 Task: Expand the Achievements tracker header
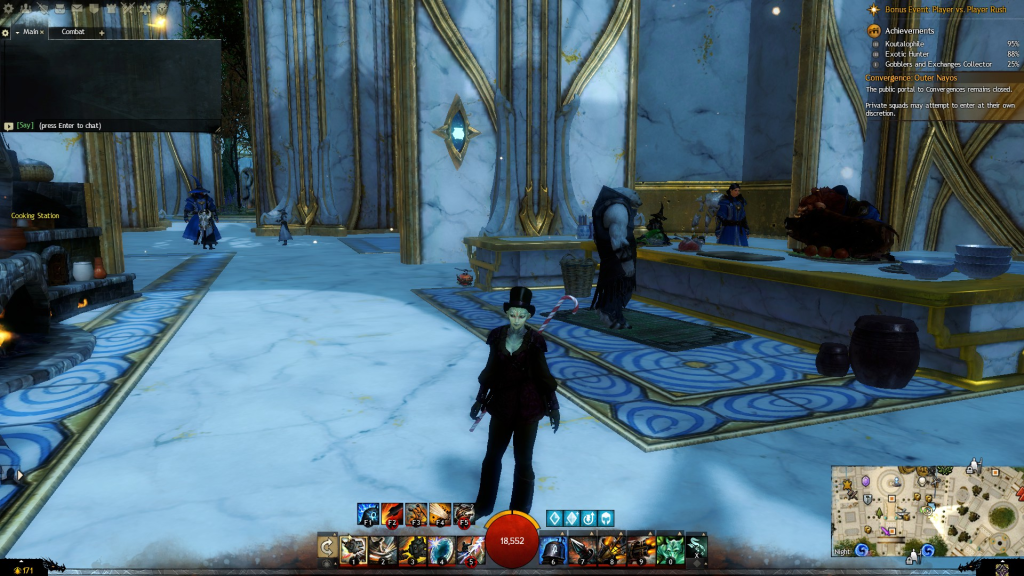[910, 31]
